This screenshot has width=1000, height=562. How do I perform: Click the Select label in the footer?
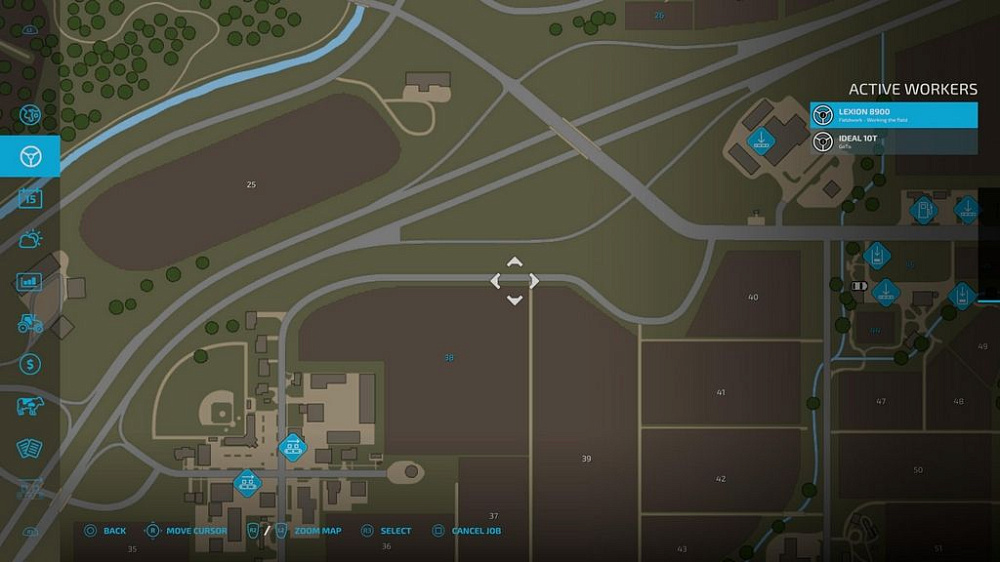pyautogui.click(x=395, y=531)
